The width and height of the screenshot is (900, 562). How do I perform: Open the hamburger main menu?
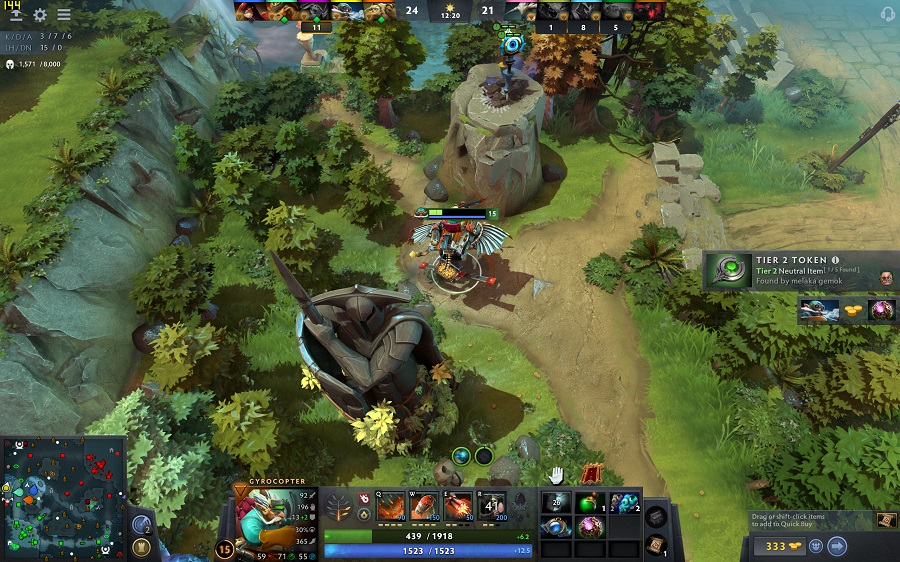(64, 15)
